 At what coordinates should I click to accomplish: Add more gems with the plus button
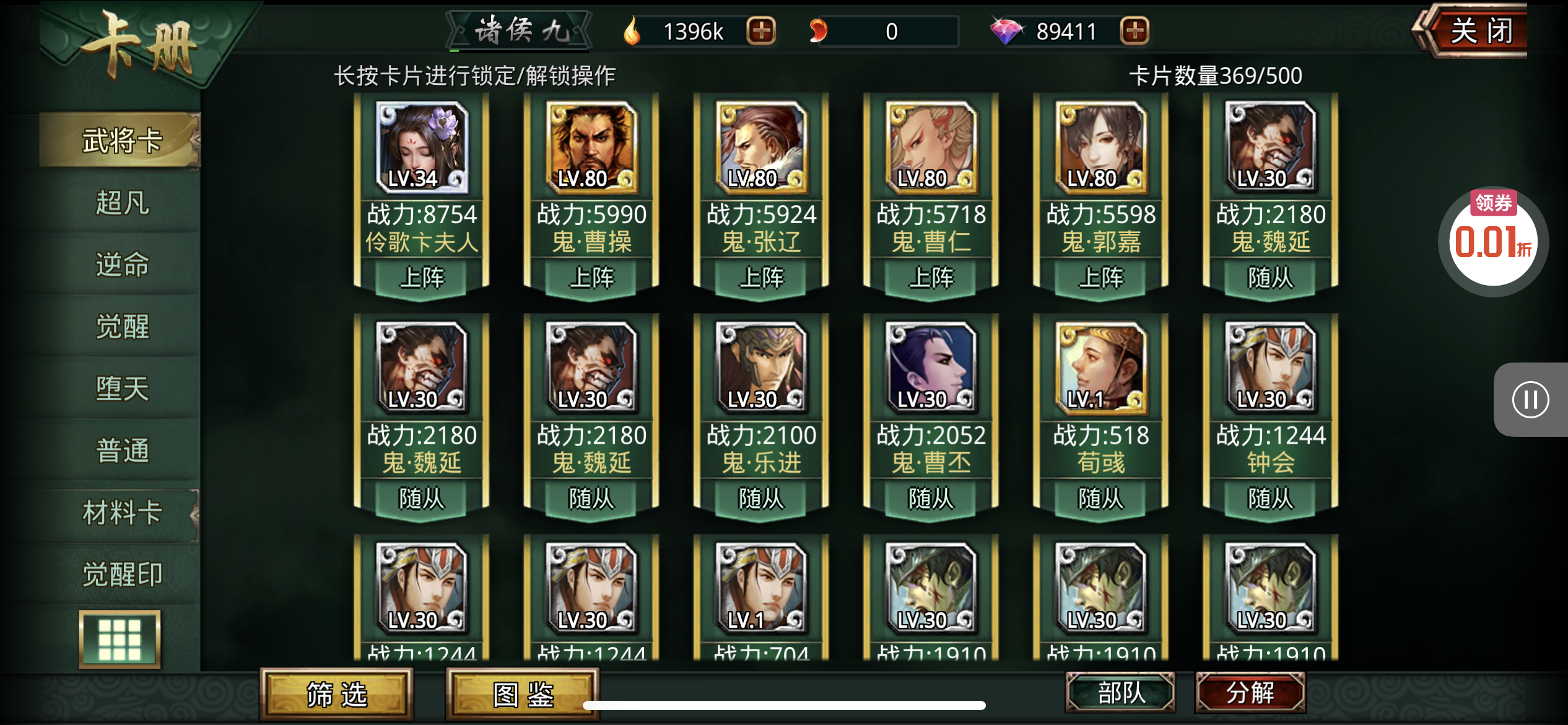pyautogui.click(x=1135, y=31)
